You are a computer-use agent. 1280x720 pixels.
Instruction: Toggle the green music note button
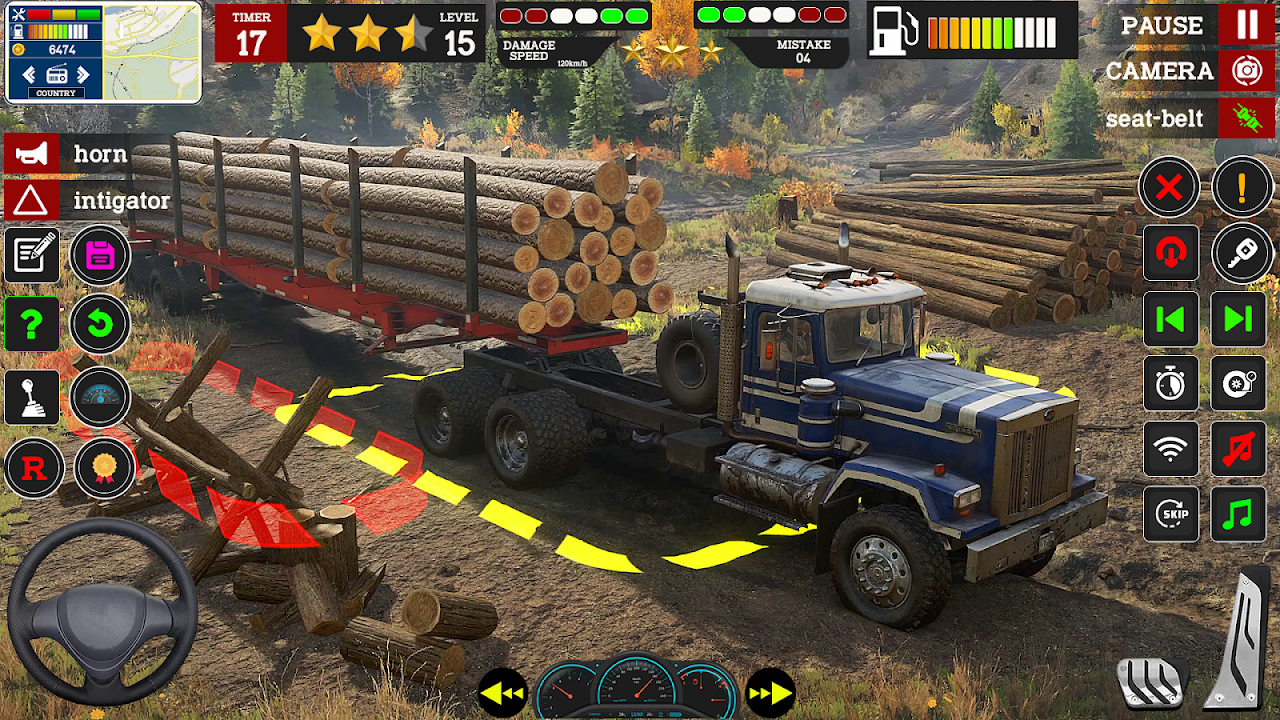(x=1238, y=515)
